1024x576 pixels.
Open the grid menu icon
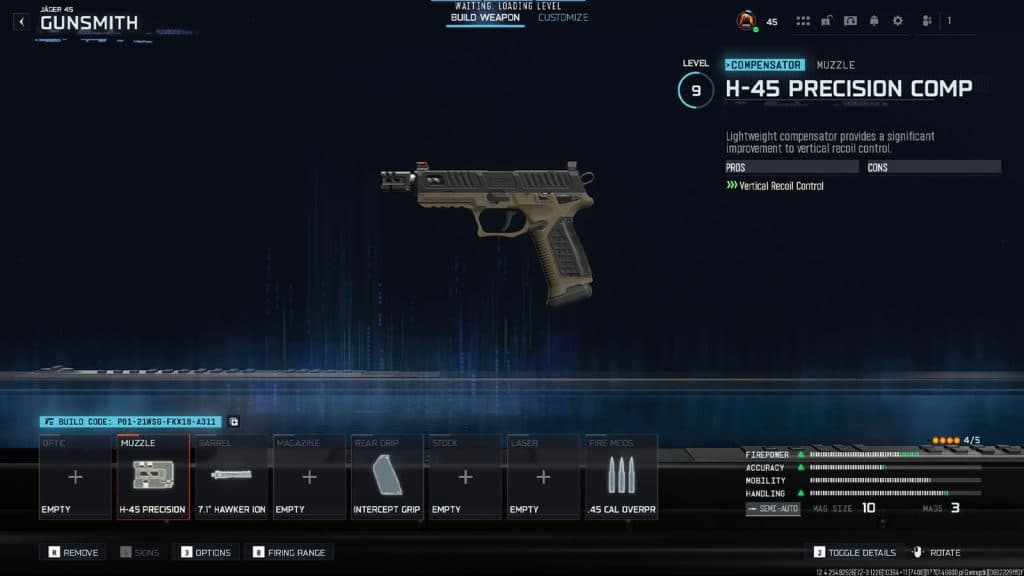[x=803, y=21]
